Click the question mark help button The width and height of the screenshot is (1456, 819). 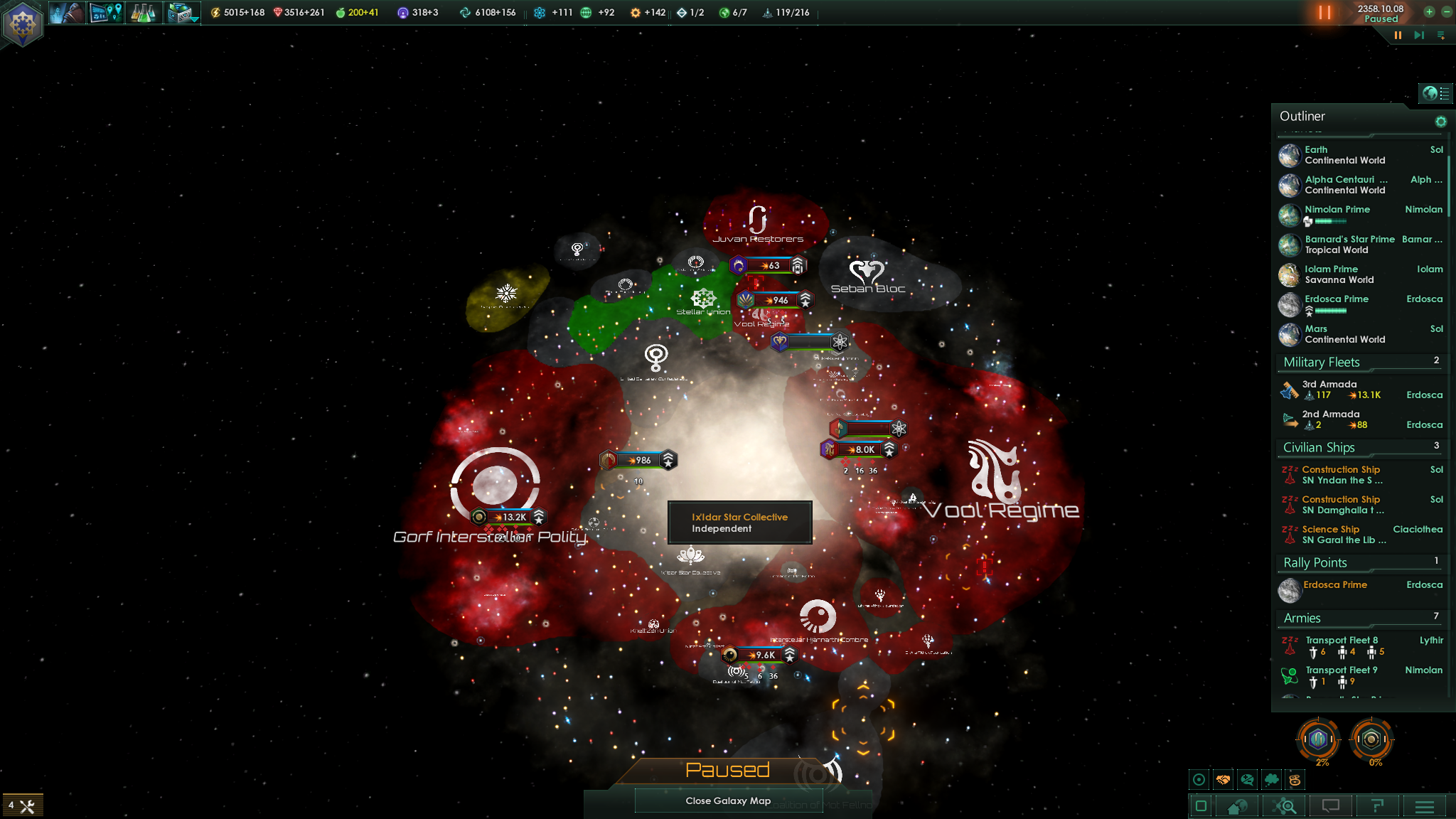[1378, 806]
